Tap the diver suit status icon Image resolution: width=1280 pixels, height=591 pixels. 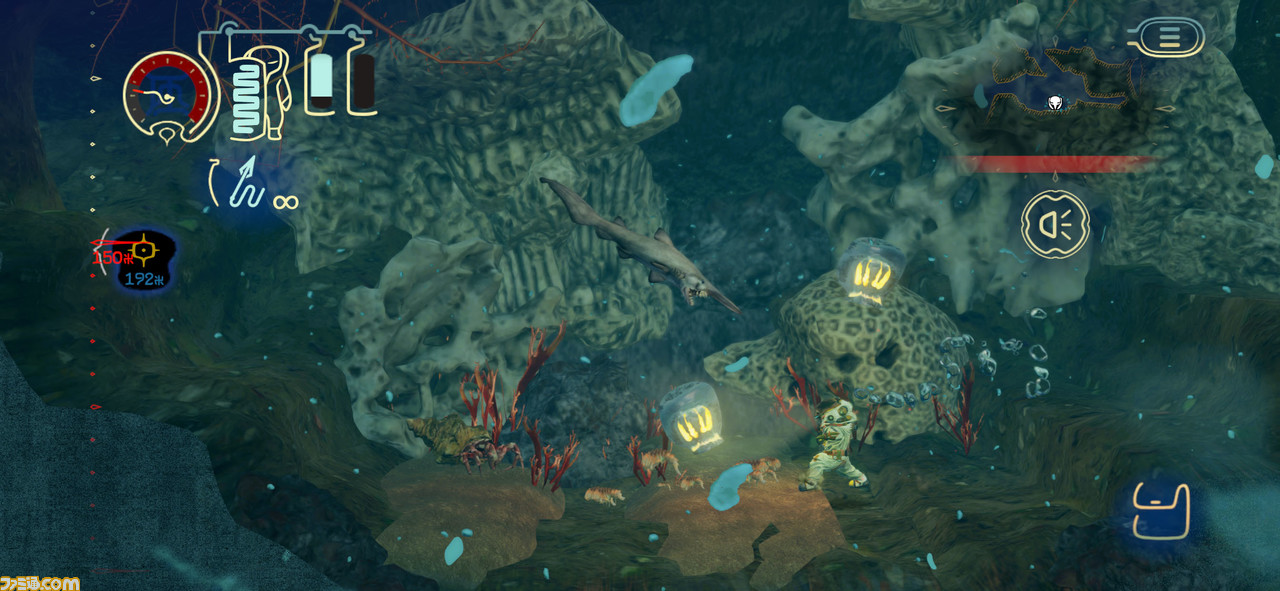coord(260,92)
